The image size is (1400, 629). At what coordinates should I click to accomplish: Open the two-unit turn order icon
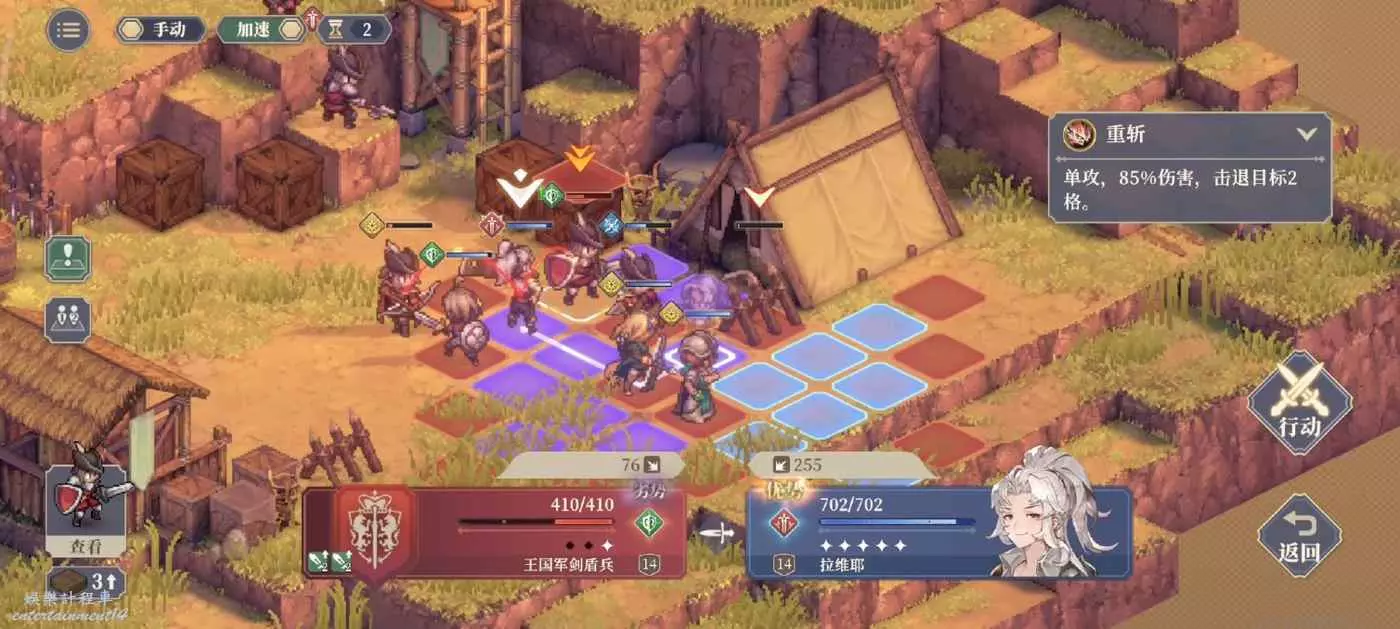67,319
